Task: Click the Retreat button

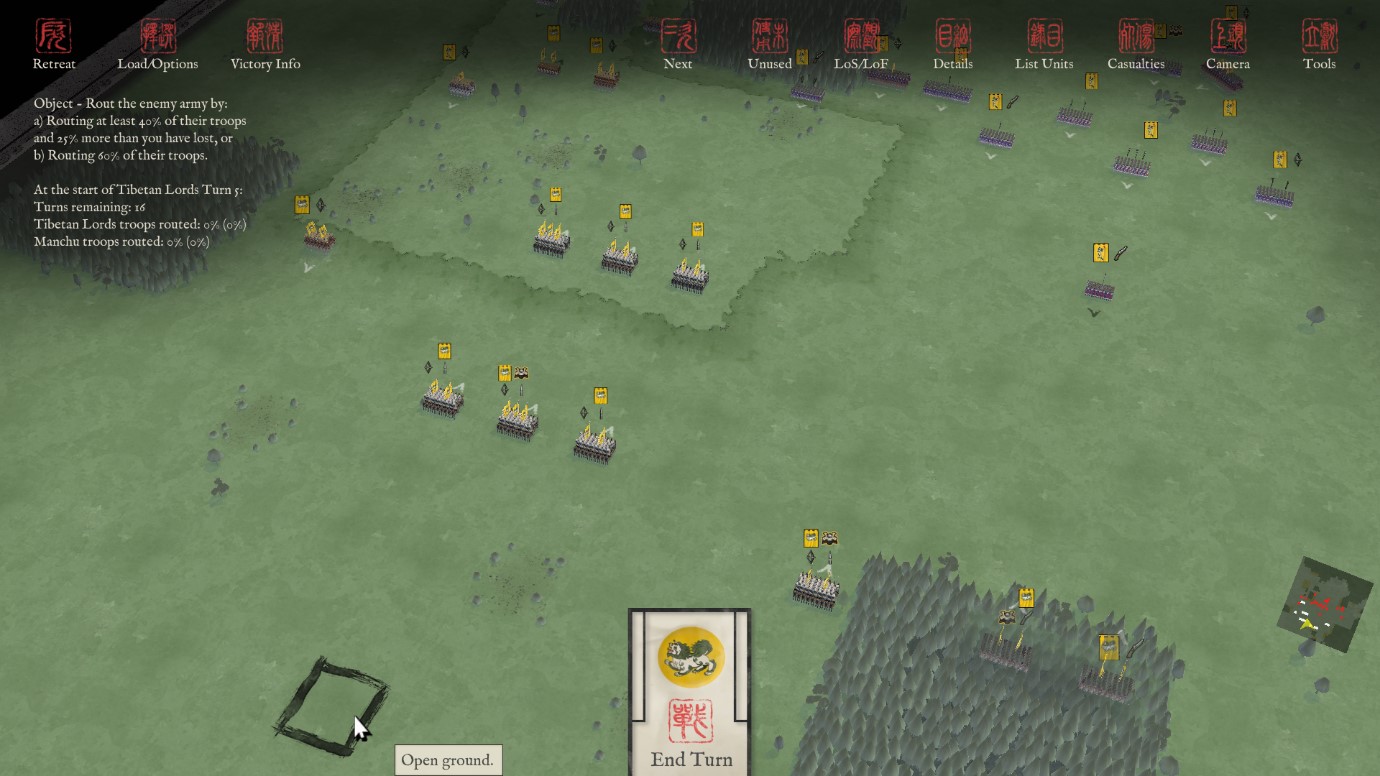Action: (x=54, y=45)
